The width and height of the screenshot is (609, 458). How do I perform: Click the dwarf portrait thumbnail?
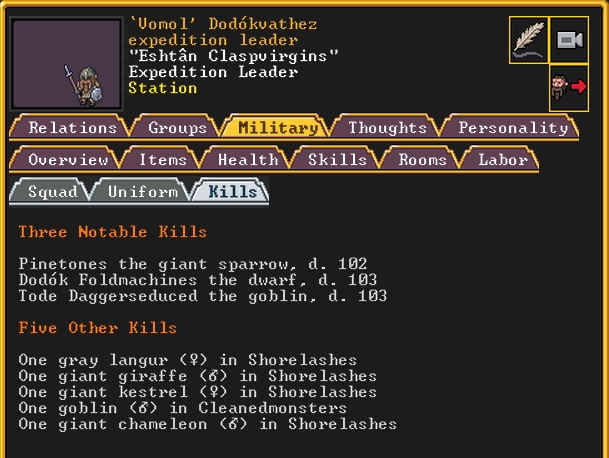[66, 63]
